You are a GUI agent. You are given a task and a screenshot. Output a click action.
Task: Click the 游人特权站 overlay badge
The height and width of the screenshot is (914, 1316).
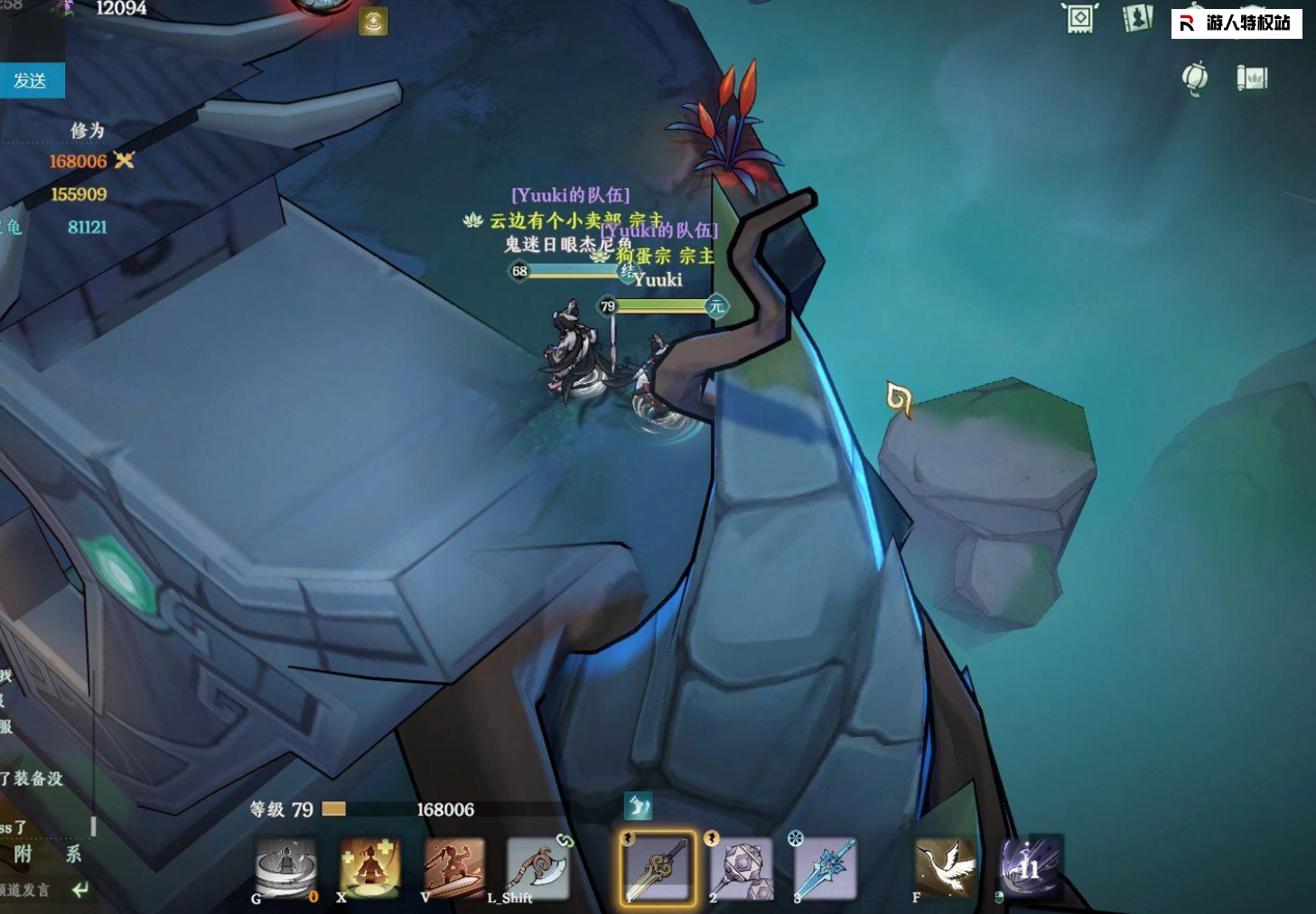coord(1237,23)
